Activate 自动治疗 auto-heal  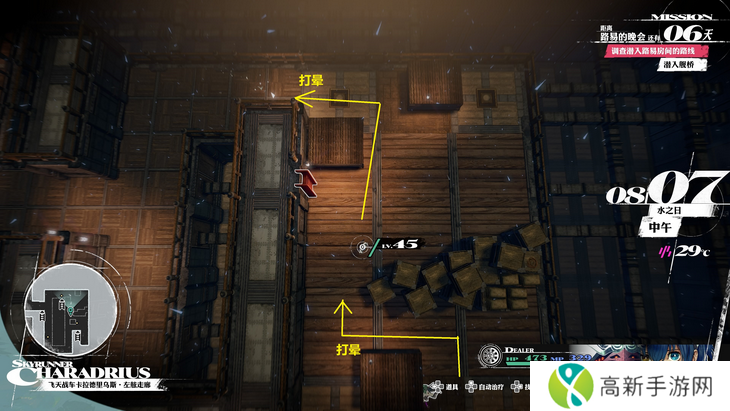point(485,387)
